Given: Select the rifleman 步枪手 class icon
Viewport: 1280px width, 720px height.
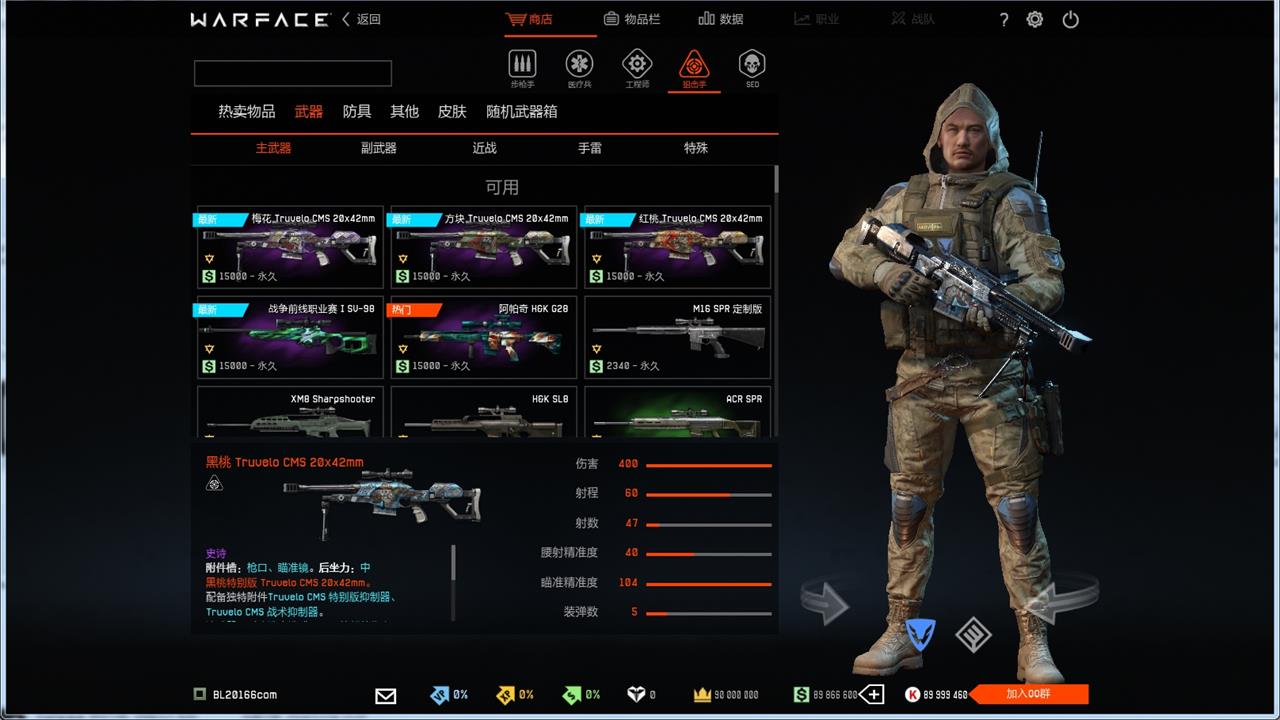Looking at the screenshot, I should [x=522, y=66].
